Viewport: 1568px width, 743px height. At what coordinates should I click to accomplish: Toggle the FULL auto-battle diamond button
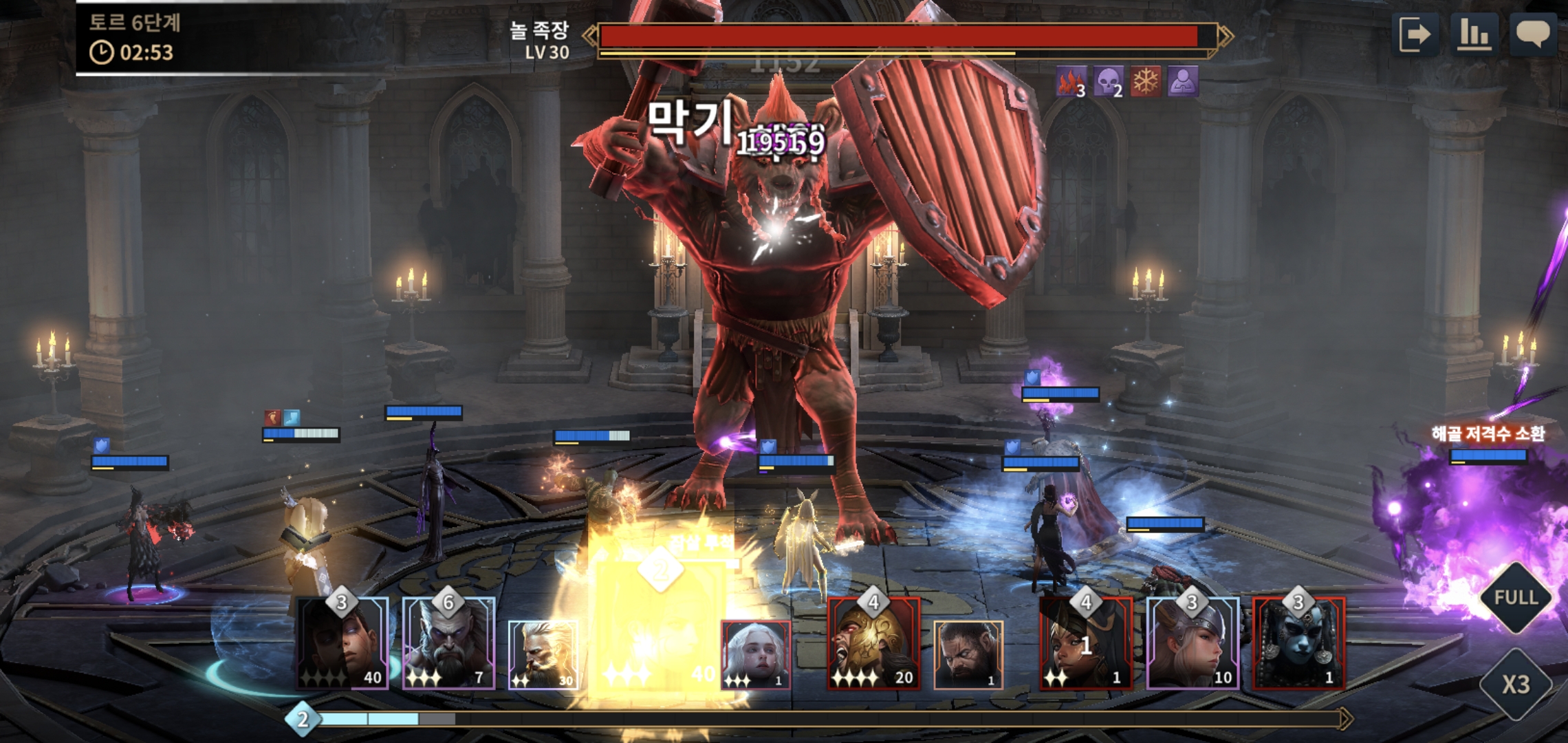(1516, 597)
